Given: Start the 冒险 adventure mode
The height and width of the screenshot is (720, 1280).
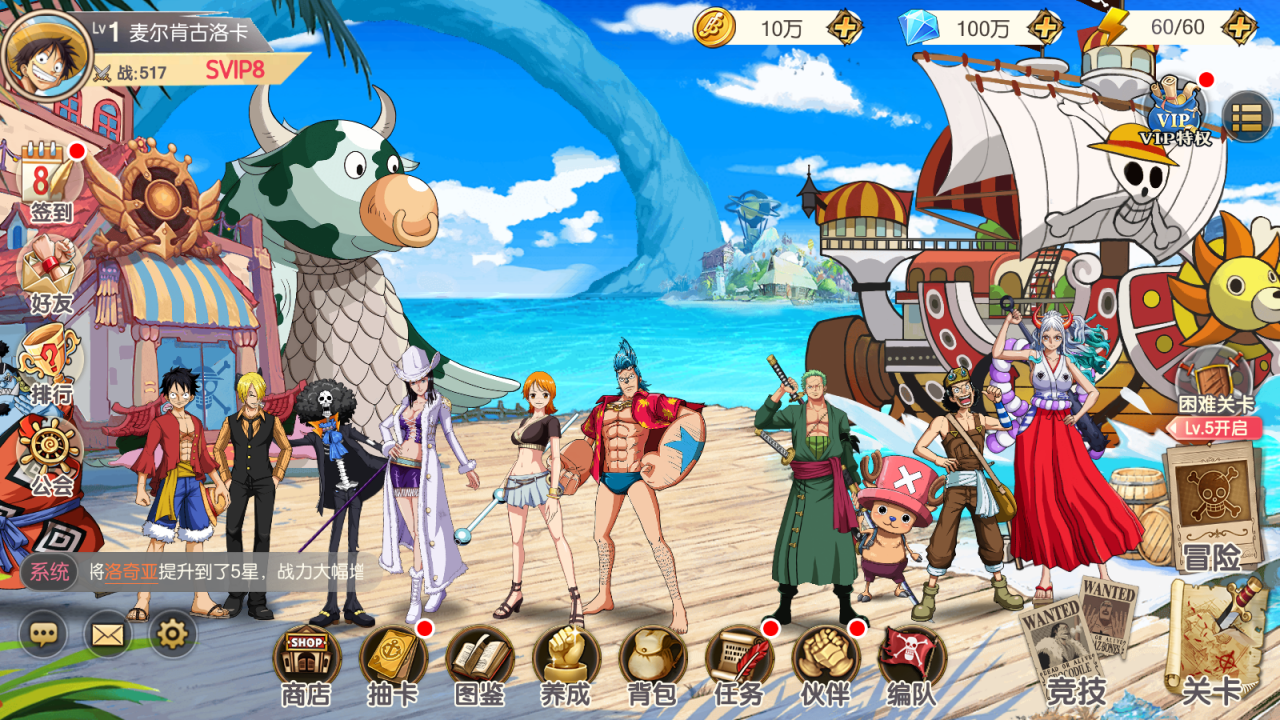Looking at the screenshot, I should 1212,505.
